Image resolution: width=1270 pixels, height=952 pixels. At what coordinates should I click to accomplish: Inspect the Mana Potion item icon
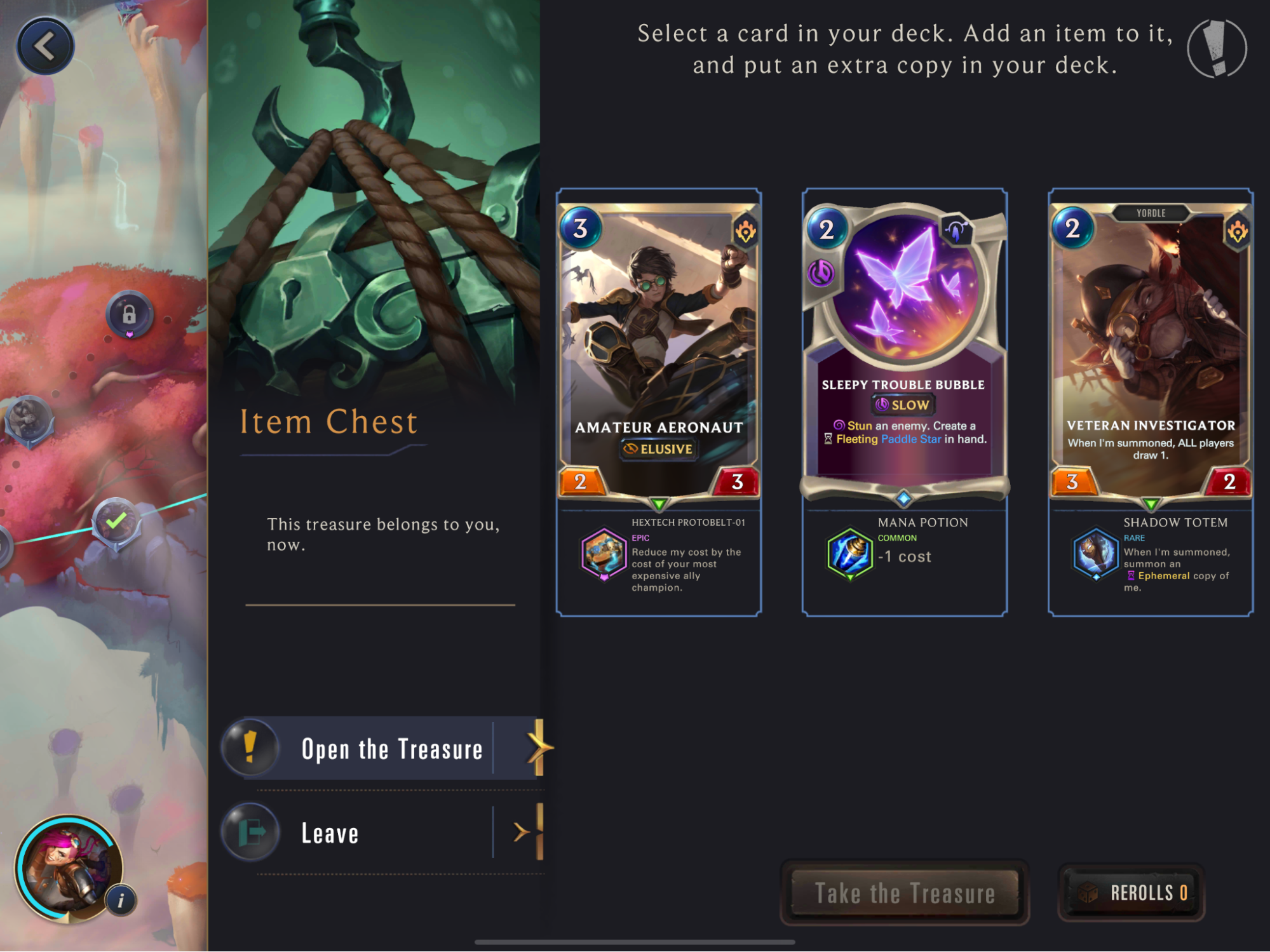tap(849, 553)
